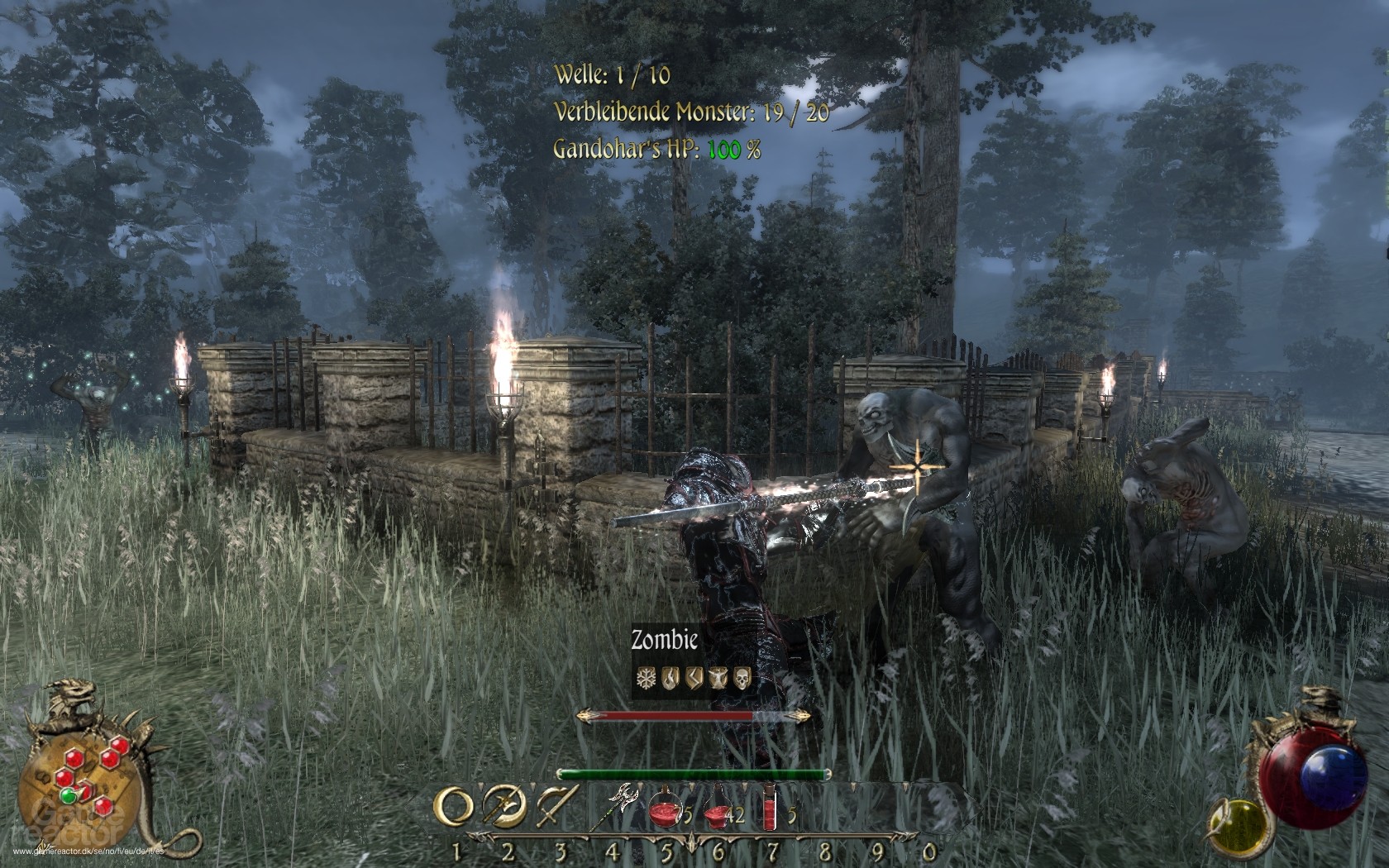
Task: Activate the axe-in-circle skill icon
Action: coord(504,807)
